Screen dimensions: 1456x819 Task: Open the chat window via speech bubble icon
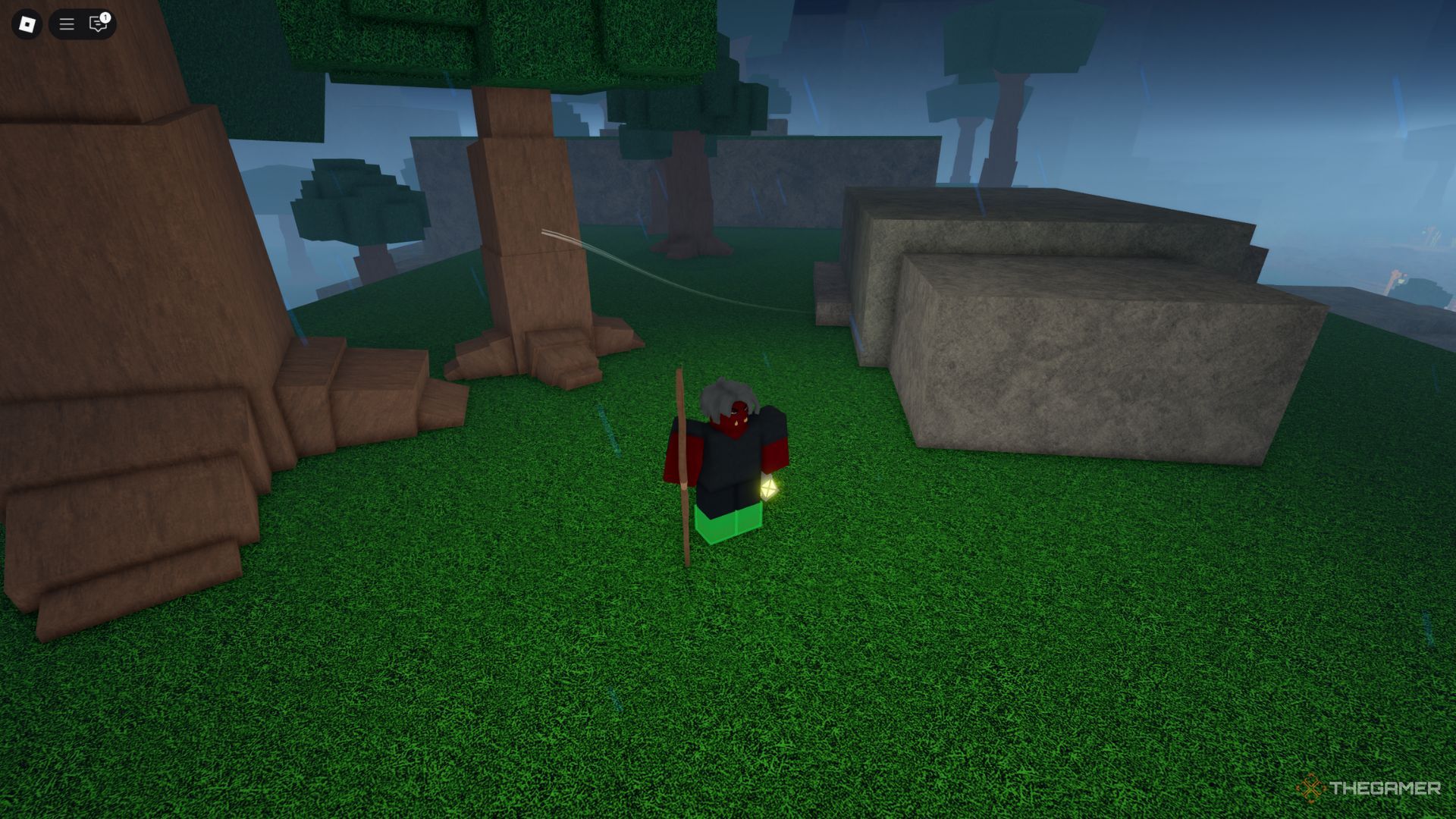(98, 25)
